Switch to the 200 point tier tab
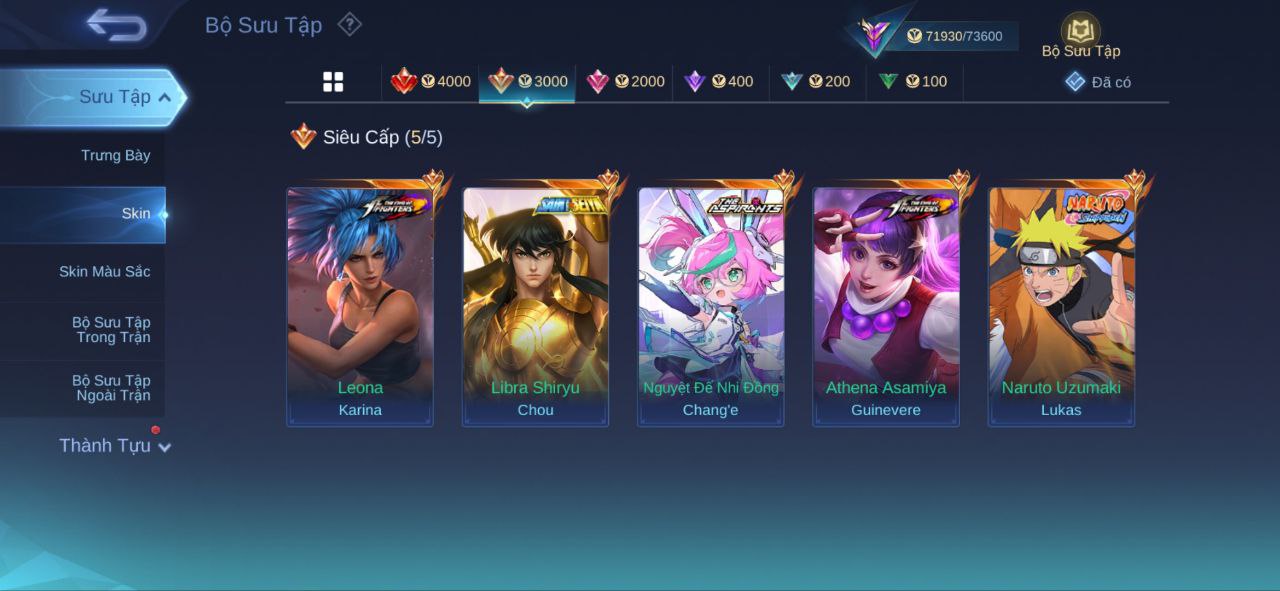 click(x=816, y=82)
